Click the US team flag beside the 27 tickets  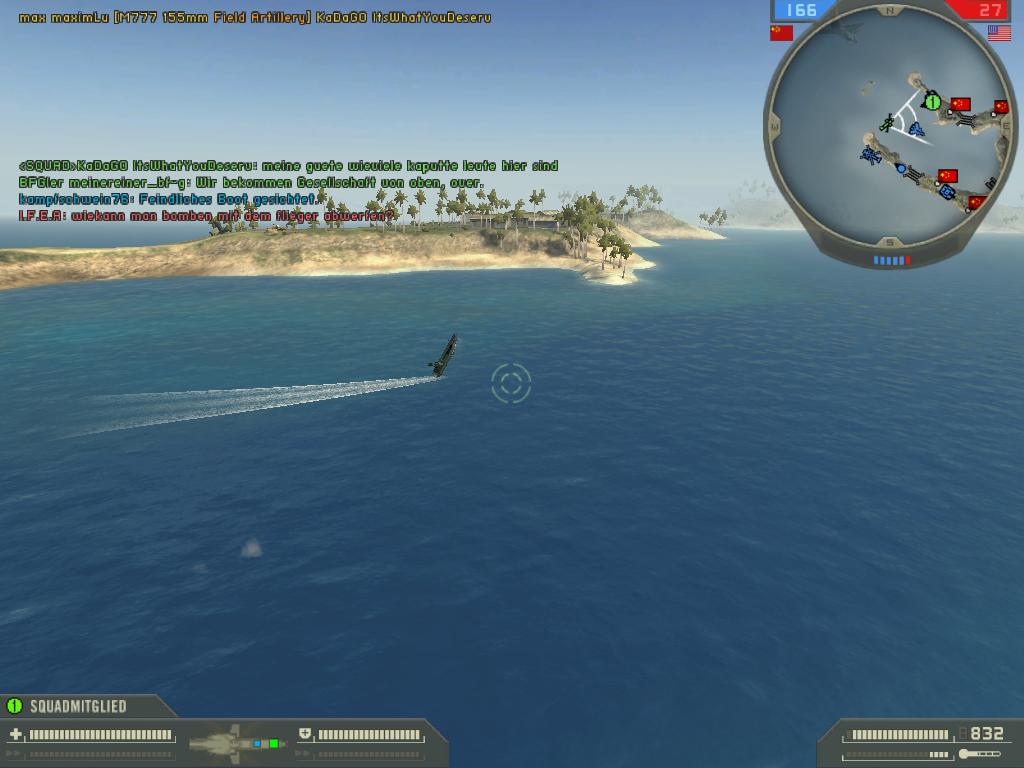click(x=999, y=33)
